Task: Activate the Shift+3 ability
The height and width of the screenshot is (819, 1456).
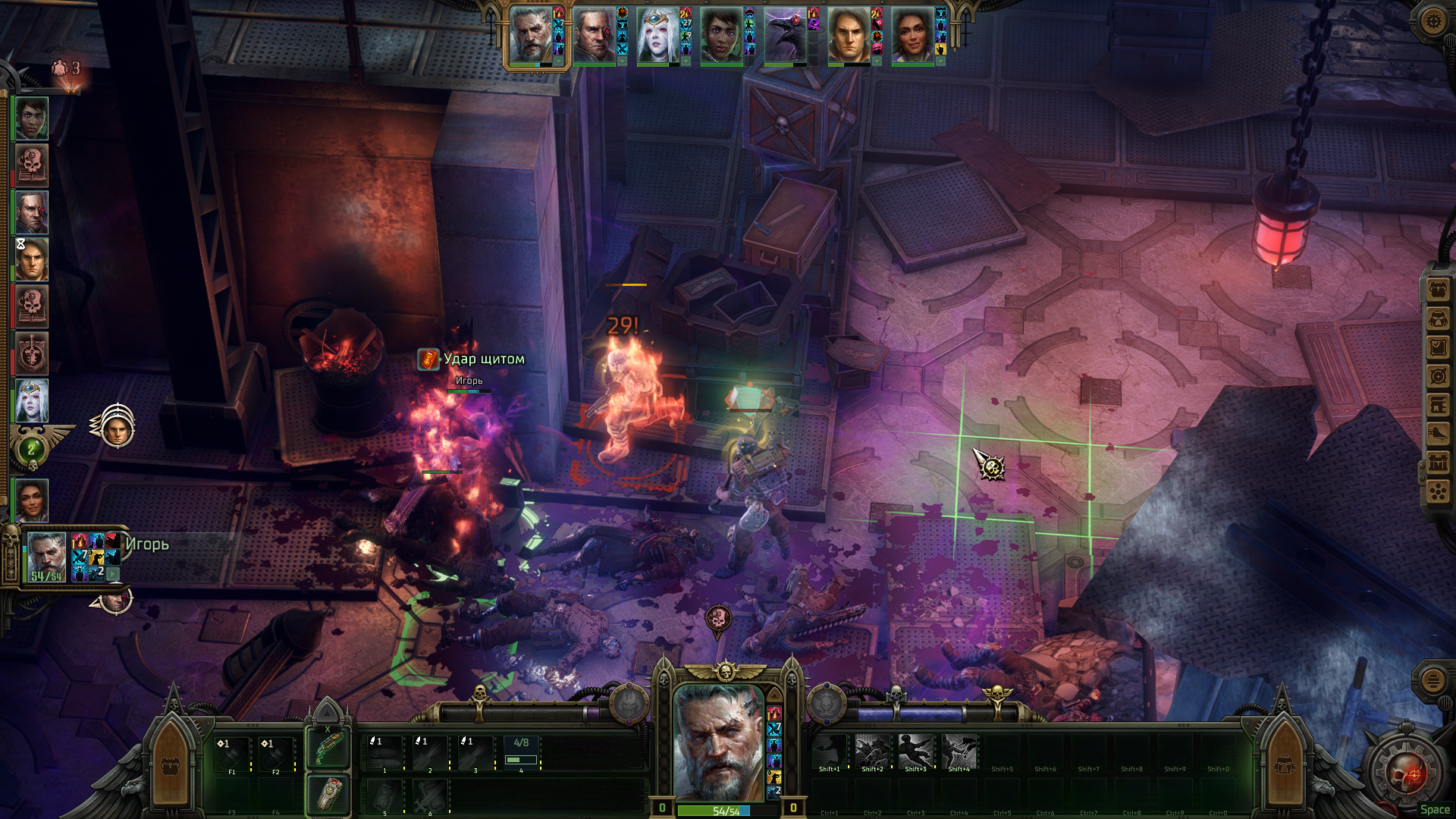Action: 915,752
